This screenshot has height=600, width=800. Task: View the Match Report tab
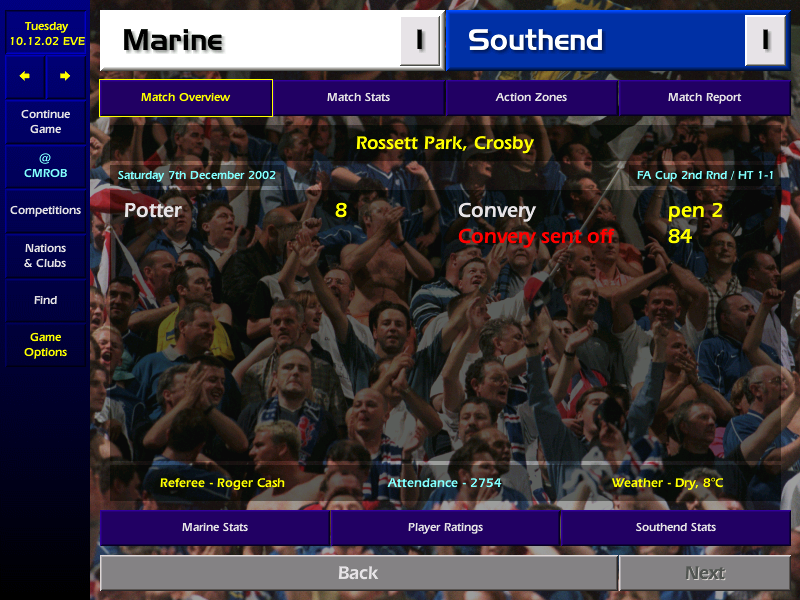[x=704, y=98]
